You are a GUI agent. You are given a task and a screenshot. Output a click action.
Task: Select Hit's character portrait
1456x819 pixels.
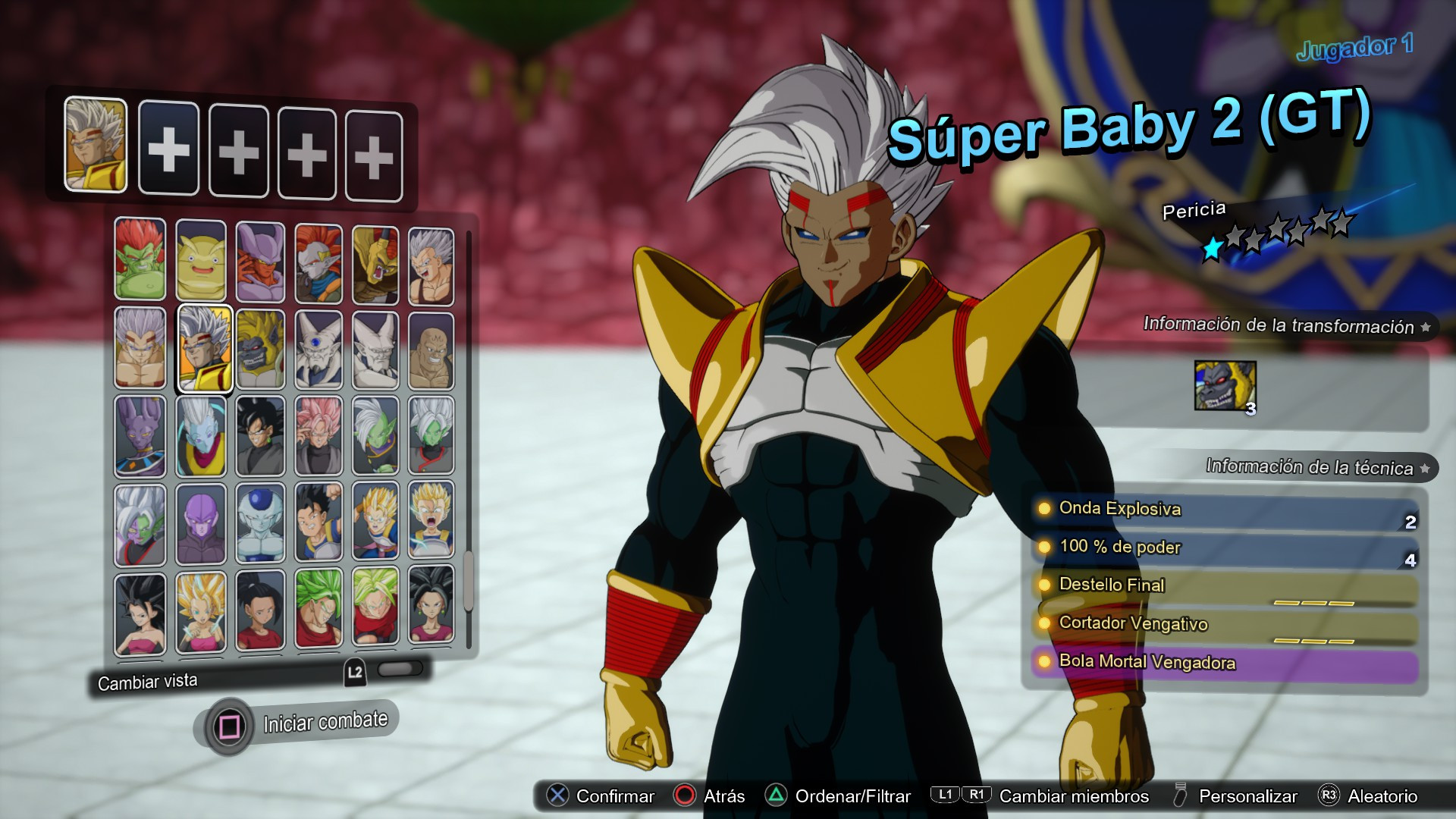coord(200,522)
